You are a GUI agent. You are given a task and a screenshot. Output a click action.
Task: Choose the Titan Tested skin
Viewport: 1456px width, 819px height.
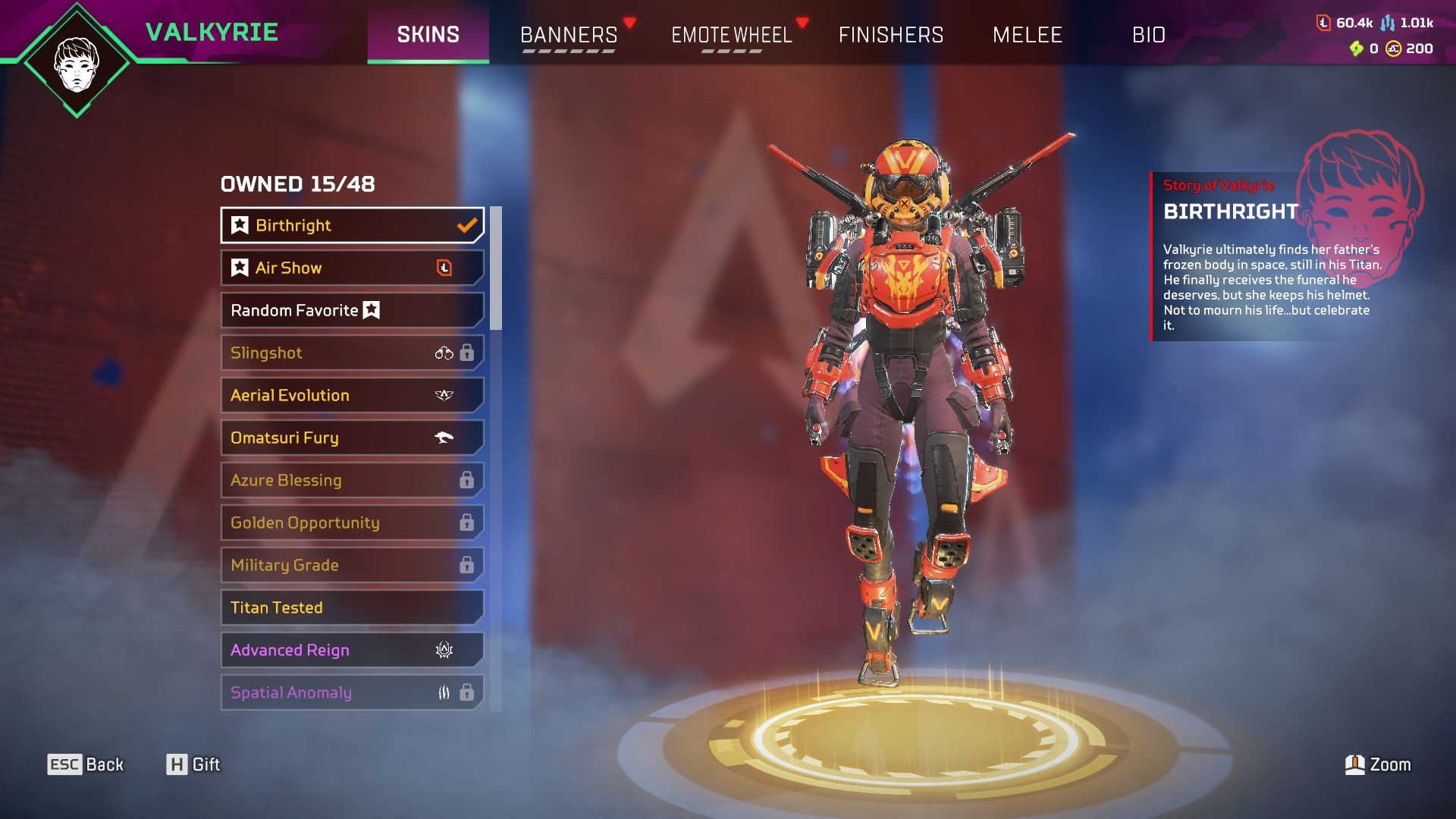tap(352, 607)
